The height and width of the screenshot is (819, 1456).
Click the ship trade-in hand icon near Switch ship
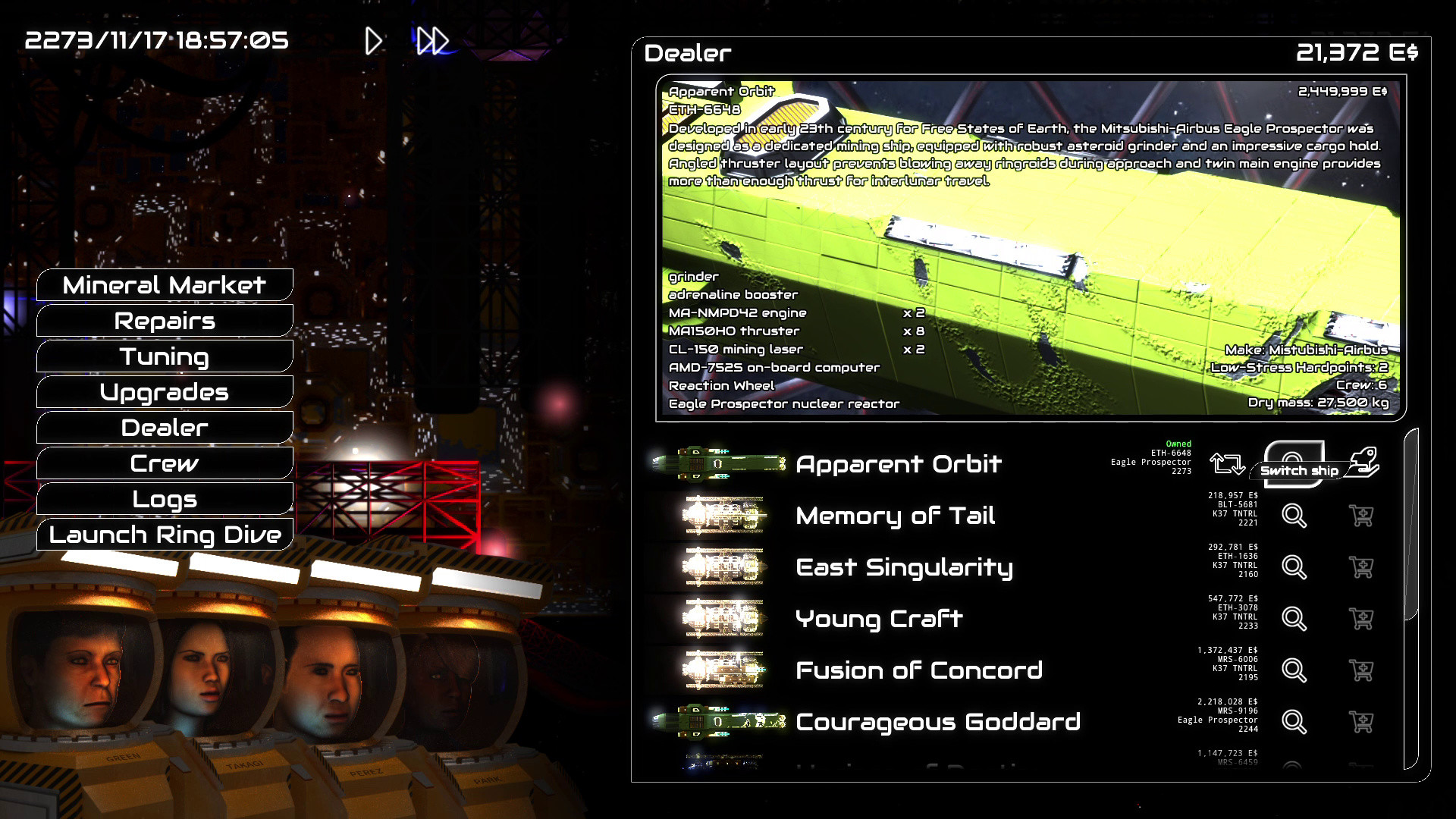[x=1365, y=461]
